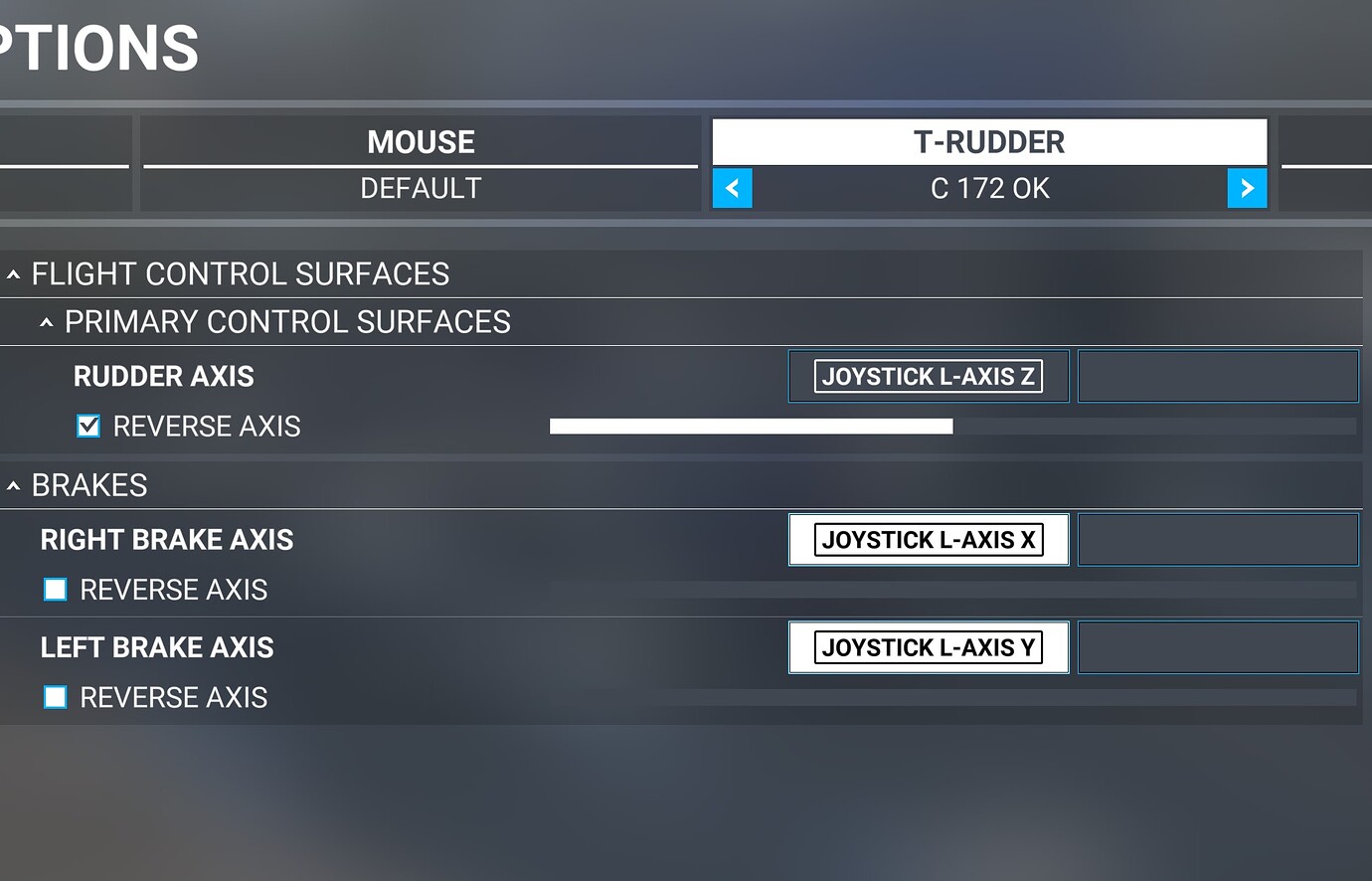Open the Left Brake Axis L-Axis Y binding

pos(928,647)
